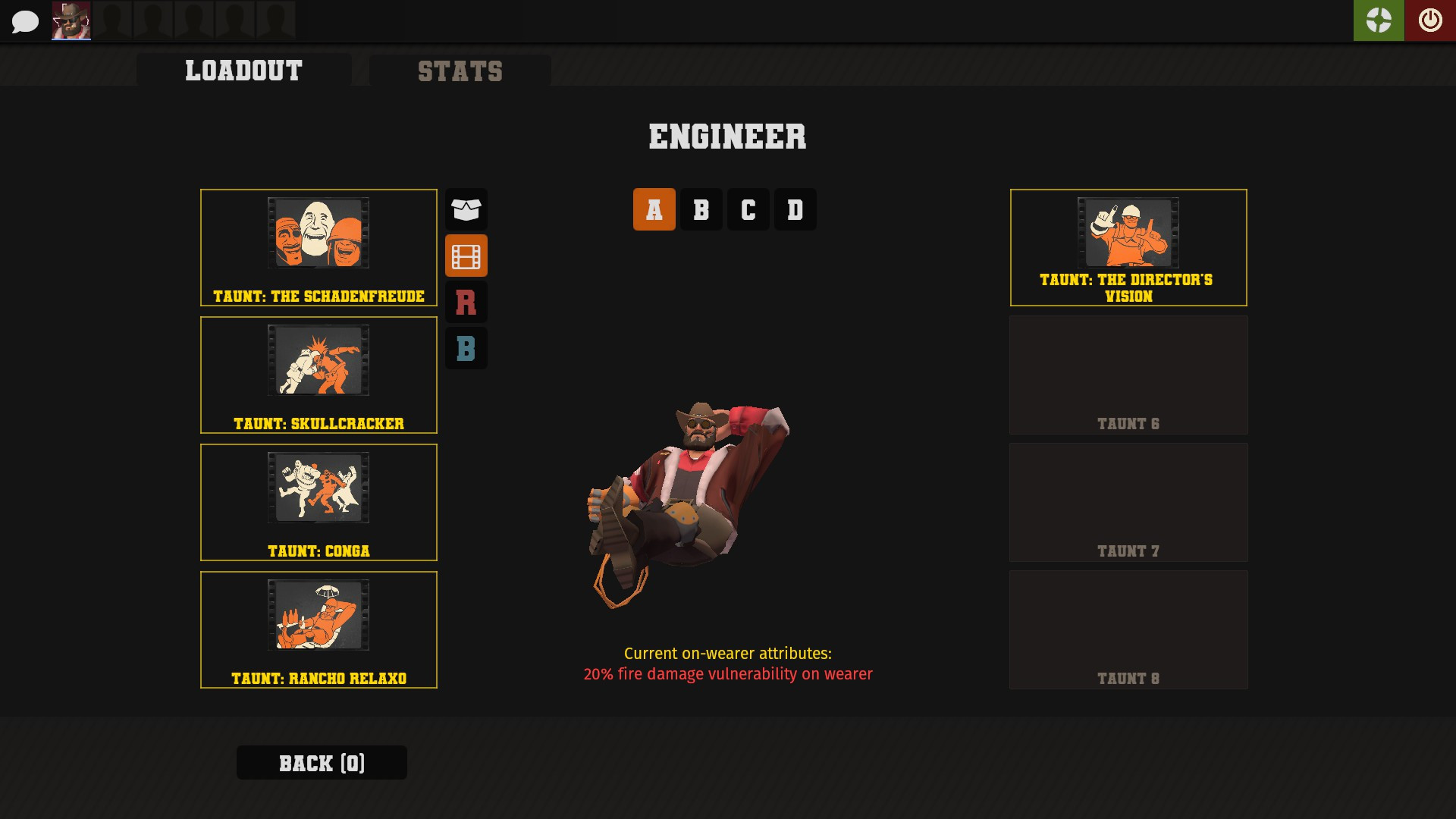Select the backpack items icon

coord(466,210)
